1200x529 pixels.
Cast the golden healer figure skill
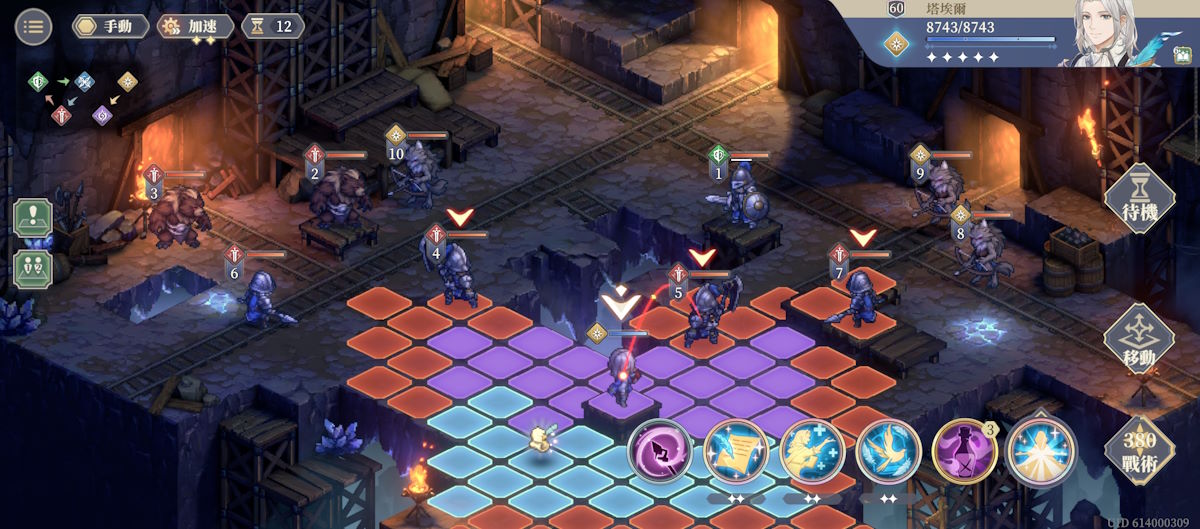click(812, 452)
